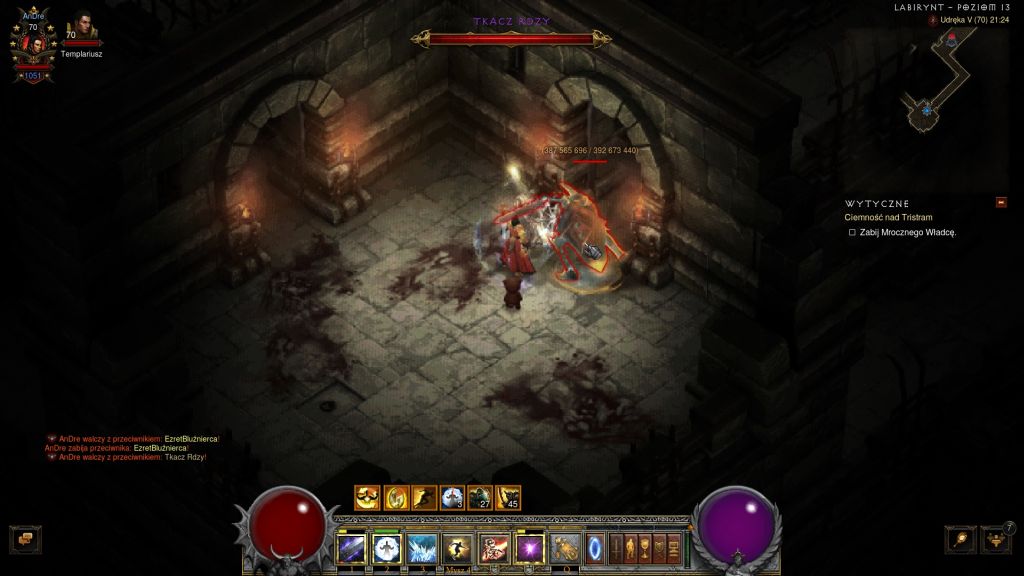1024x576 pixels.
Task: Open the game menu button in the bottom-right corner
Action: [996, 539]
